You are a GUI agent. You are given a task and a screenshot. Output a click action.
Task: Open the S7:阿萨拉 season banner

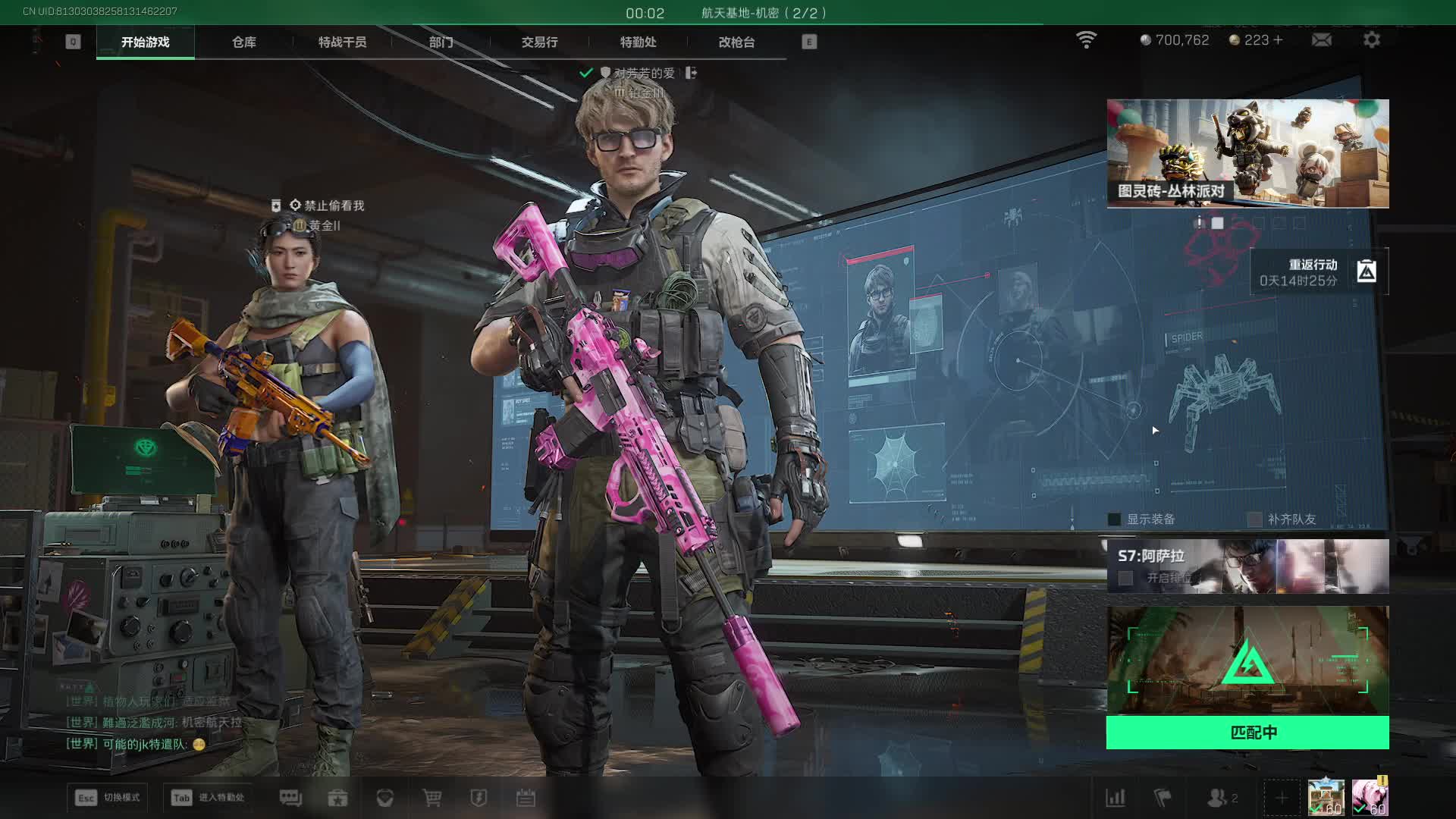click(x=1247, y=566)
